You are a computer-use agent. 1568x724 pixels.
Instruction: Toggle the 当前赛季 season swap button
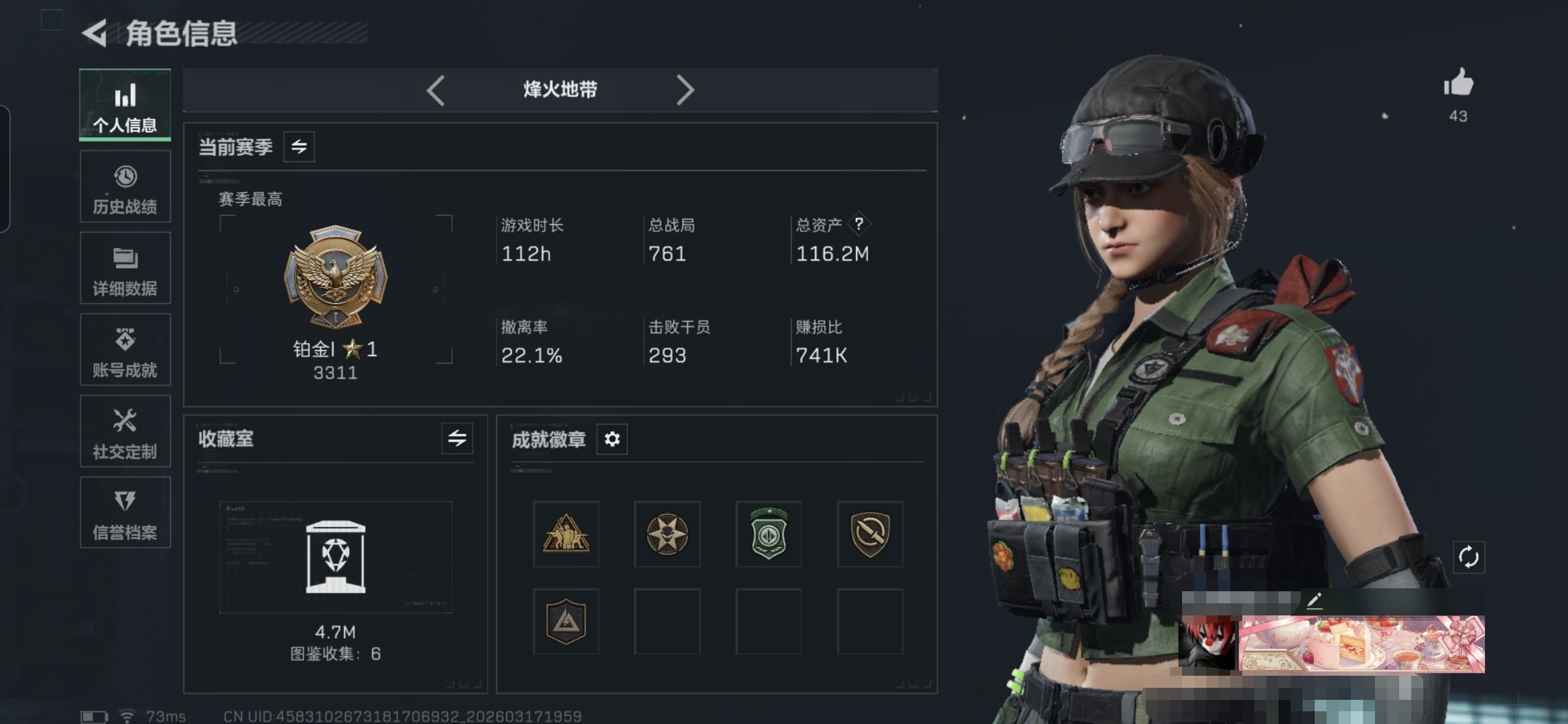pos(299,147)
